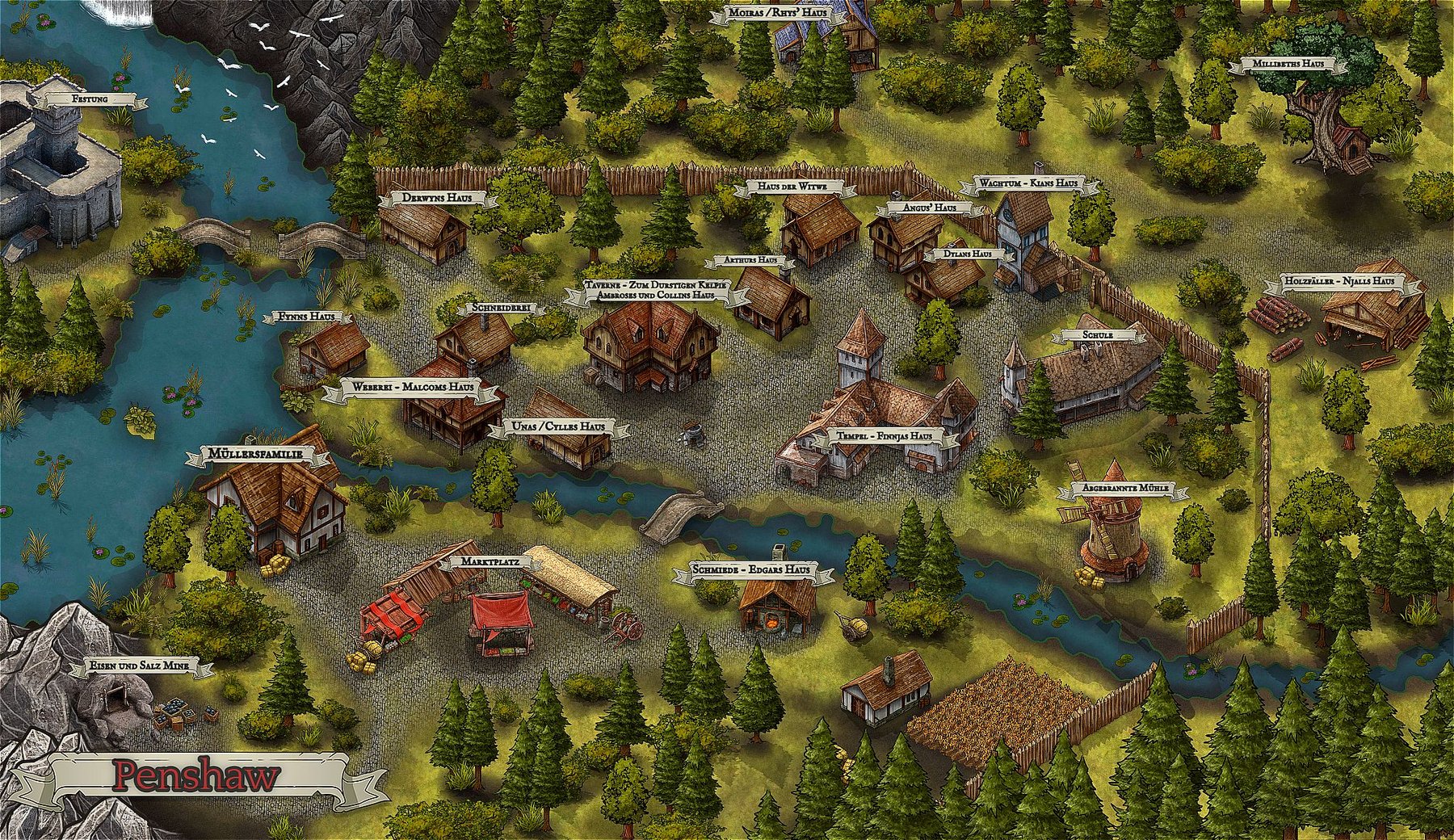Open the Millibeths Haus location label
This screenshot has height=840, width=1454.
click(1288, 64)
